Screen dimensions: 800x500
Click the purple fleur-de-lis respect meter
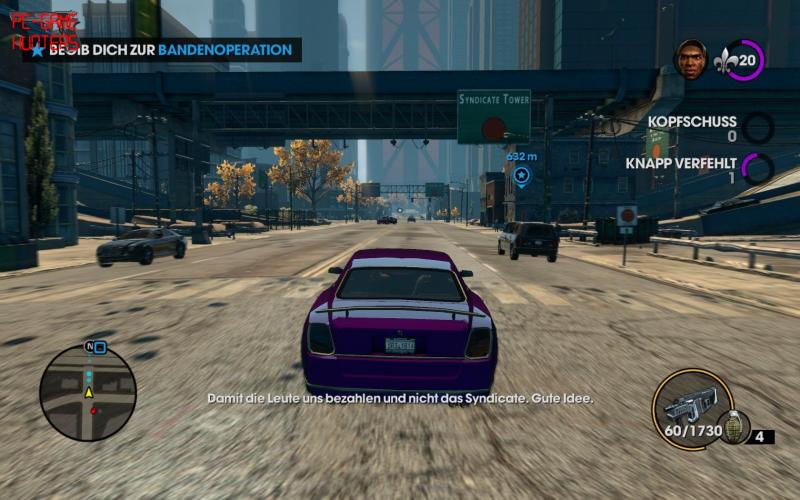[x=744, y=60]
